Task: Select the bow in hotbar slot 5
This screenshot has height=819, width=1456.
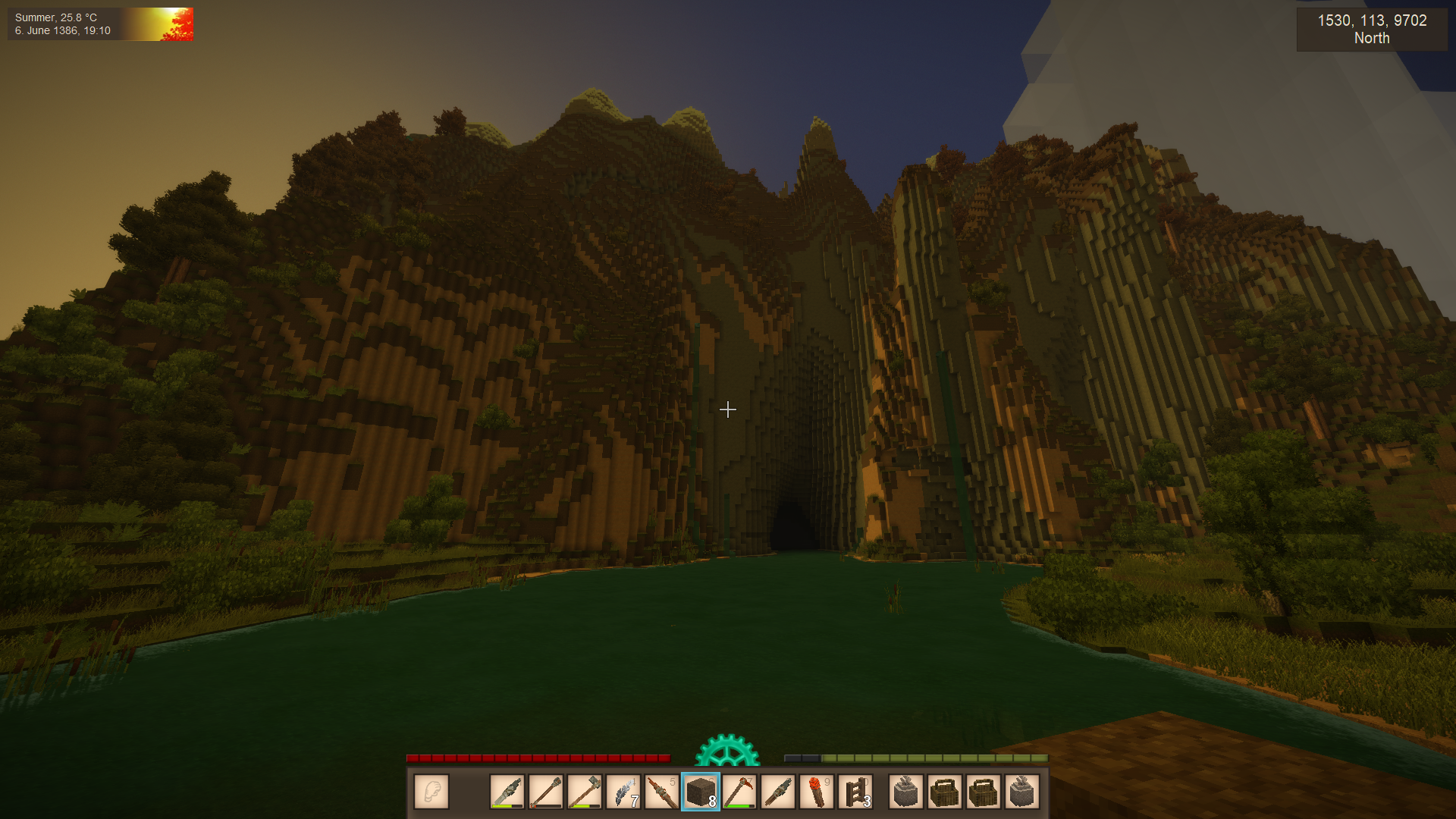Action: 662,792
